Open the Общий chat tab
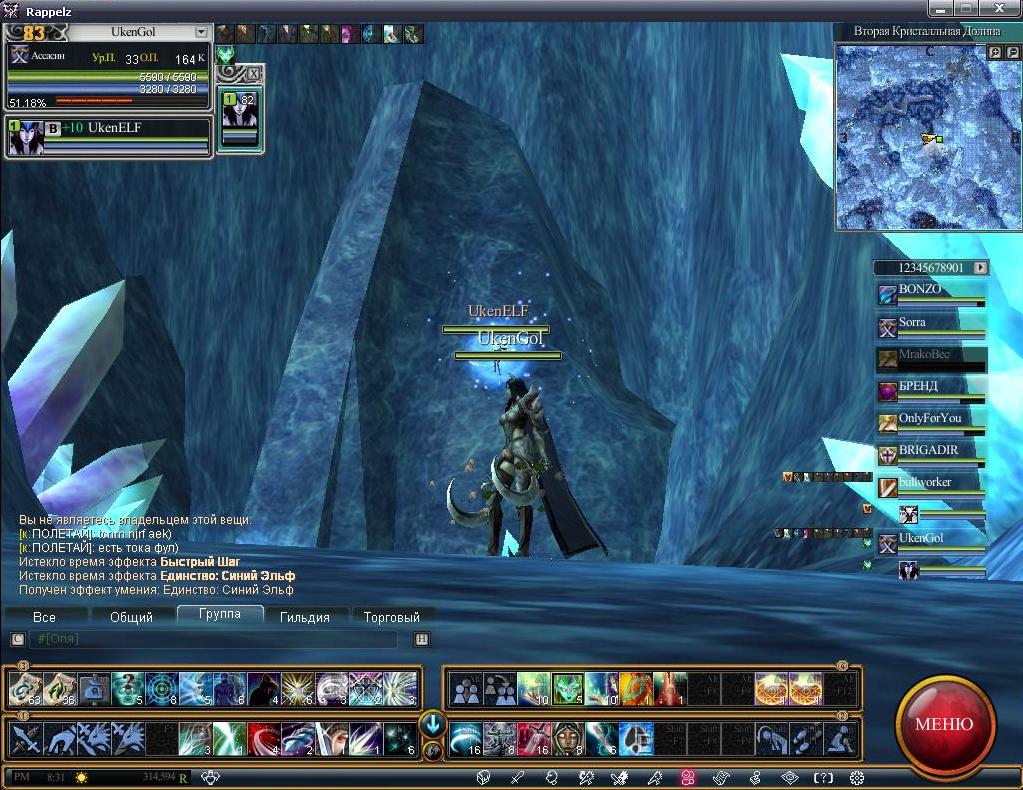Viewport: 1023px width, 790px height. pyautogui.click(x=131, y=617)
